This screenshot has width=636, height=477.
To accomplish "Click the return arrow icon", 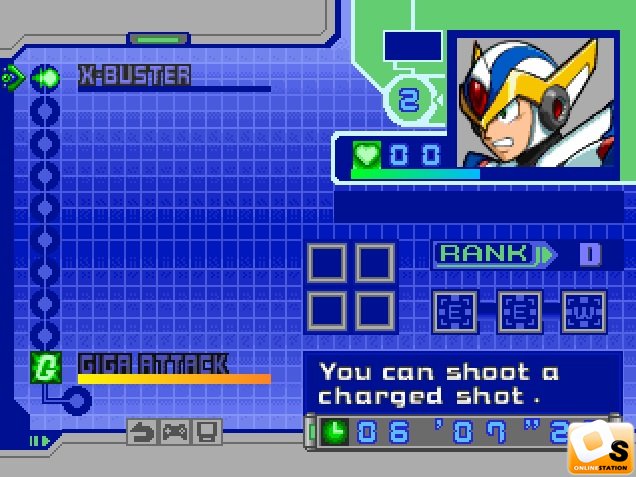I will point(143,433).
